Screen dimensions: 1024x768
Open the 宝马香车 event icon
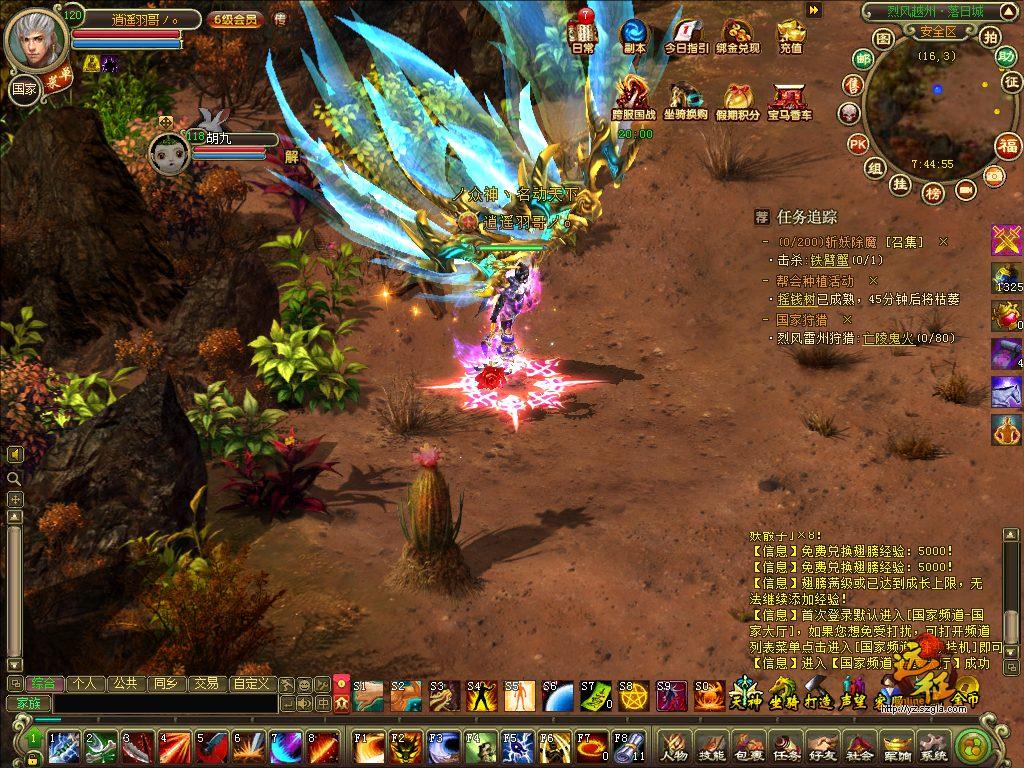[789, 100]
